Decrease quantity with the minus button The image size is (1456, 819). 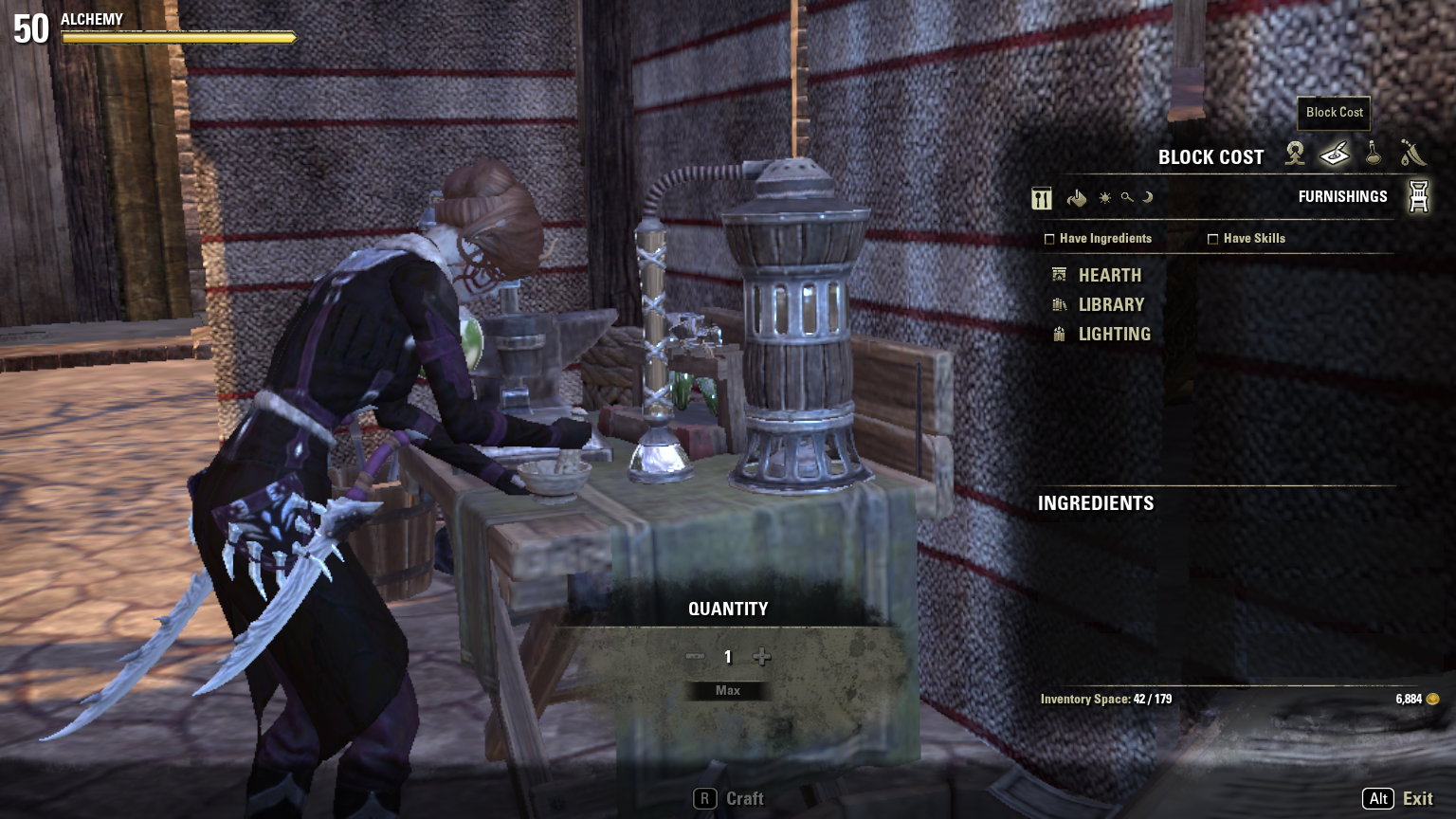click(x=695, y=657)
